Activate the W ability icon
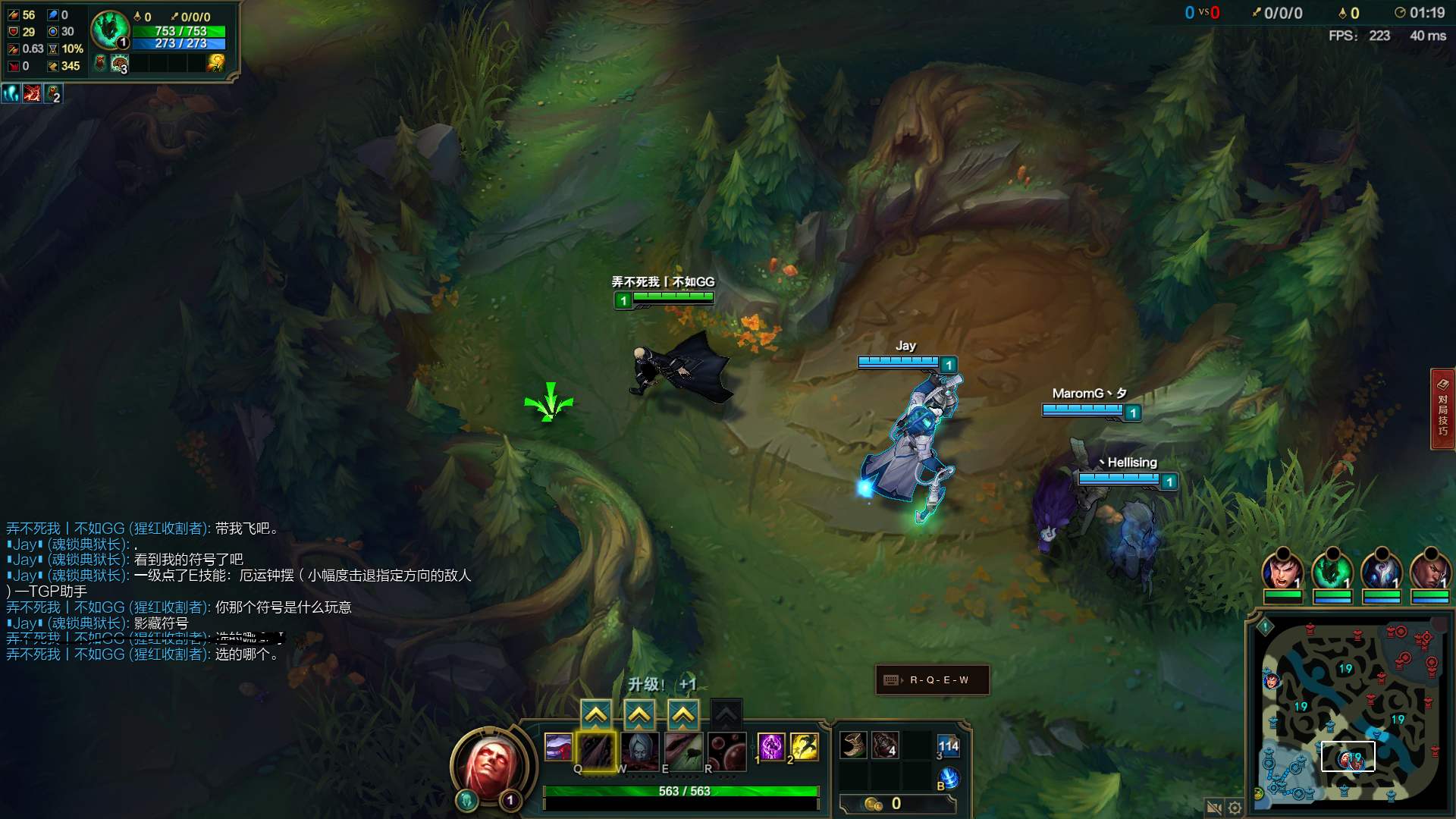This screenshot has height=819, width=1456. (x=639, y=750)
